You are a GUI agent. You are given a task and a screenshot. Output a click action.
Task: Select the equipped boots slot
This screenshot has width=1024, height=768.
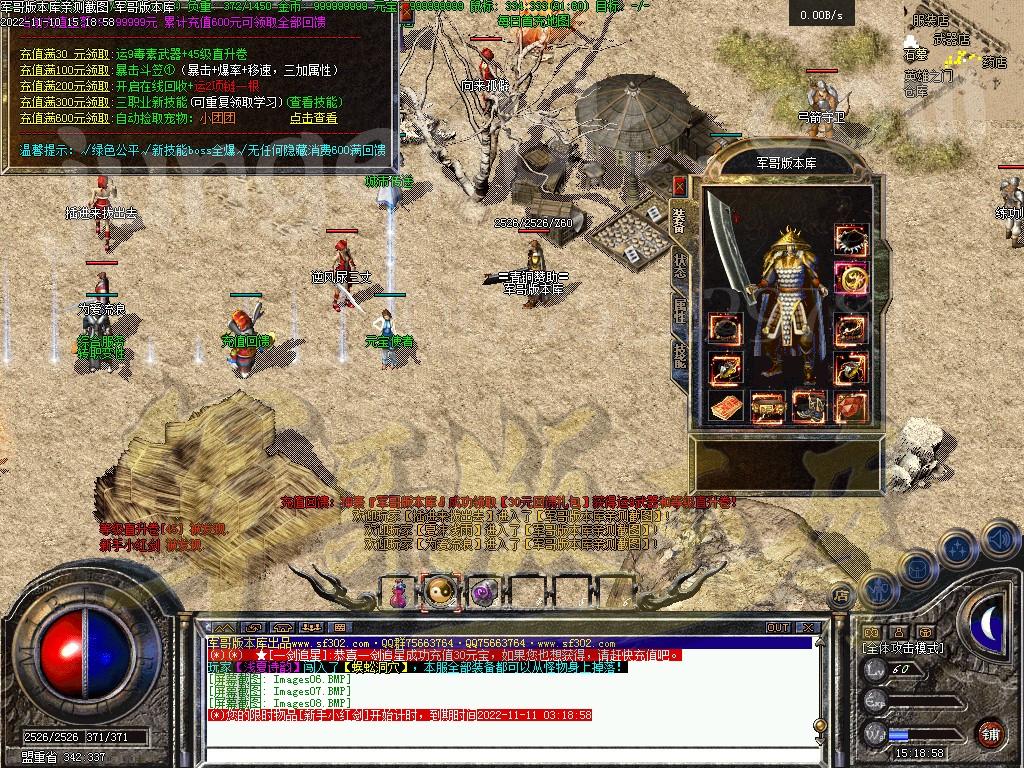pos(808,406)
